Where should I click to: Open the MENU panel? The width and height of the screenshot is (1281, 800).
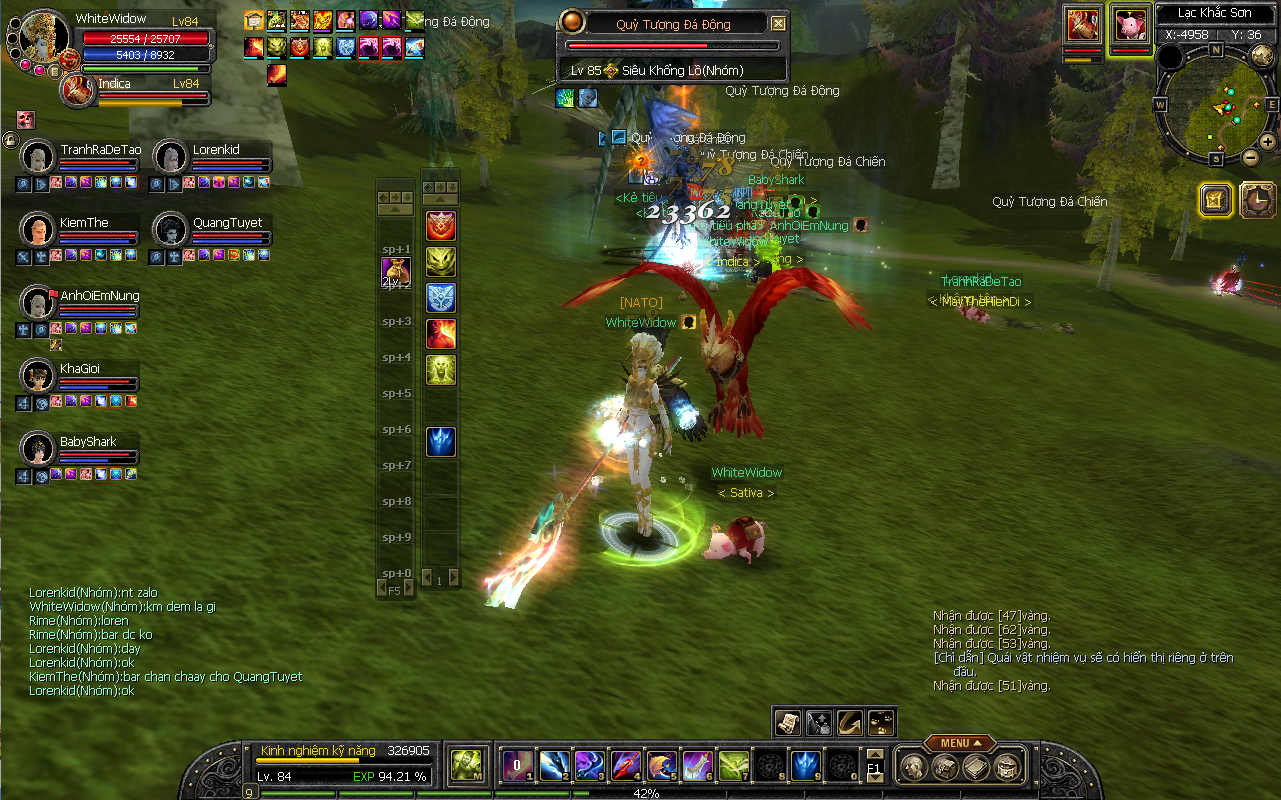coord(959,743)
